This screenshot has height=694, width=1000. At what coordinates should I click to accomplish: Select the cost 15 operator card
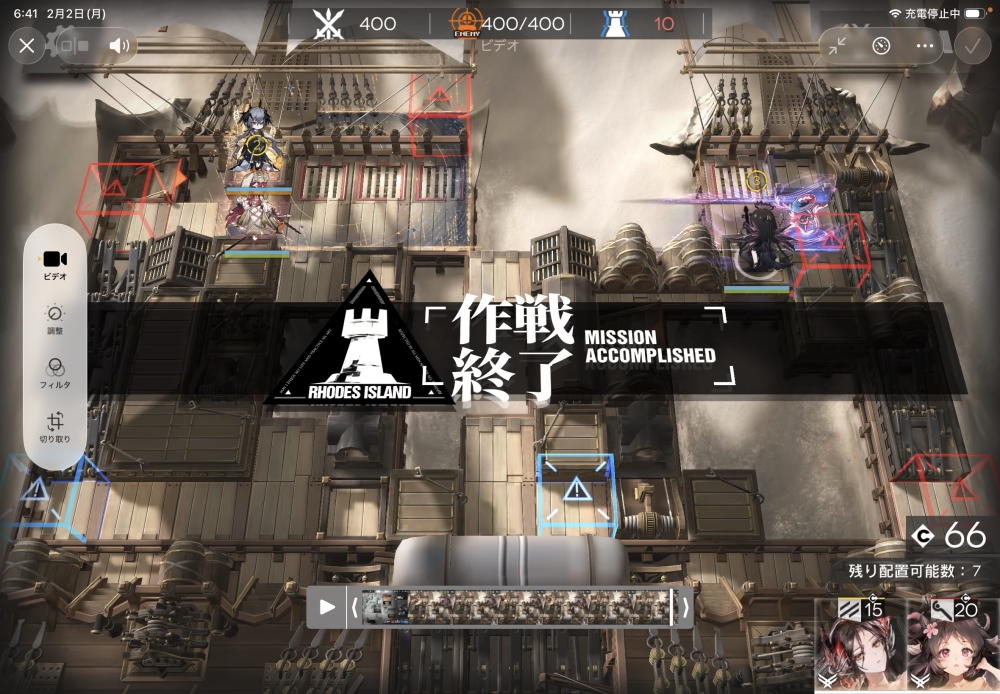859,646
